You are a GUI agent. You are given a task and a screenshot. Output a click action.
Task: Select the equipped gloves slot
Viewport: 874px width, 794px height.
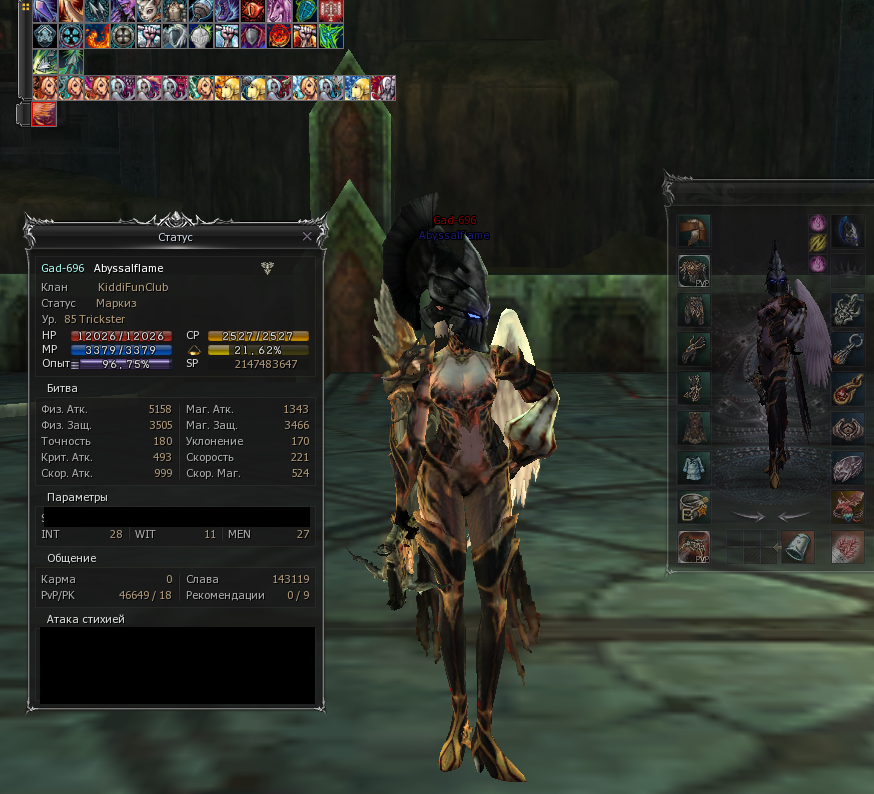(x=693, y=349)
